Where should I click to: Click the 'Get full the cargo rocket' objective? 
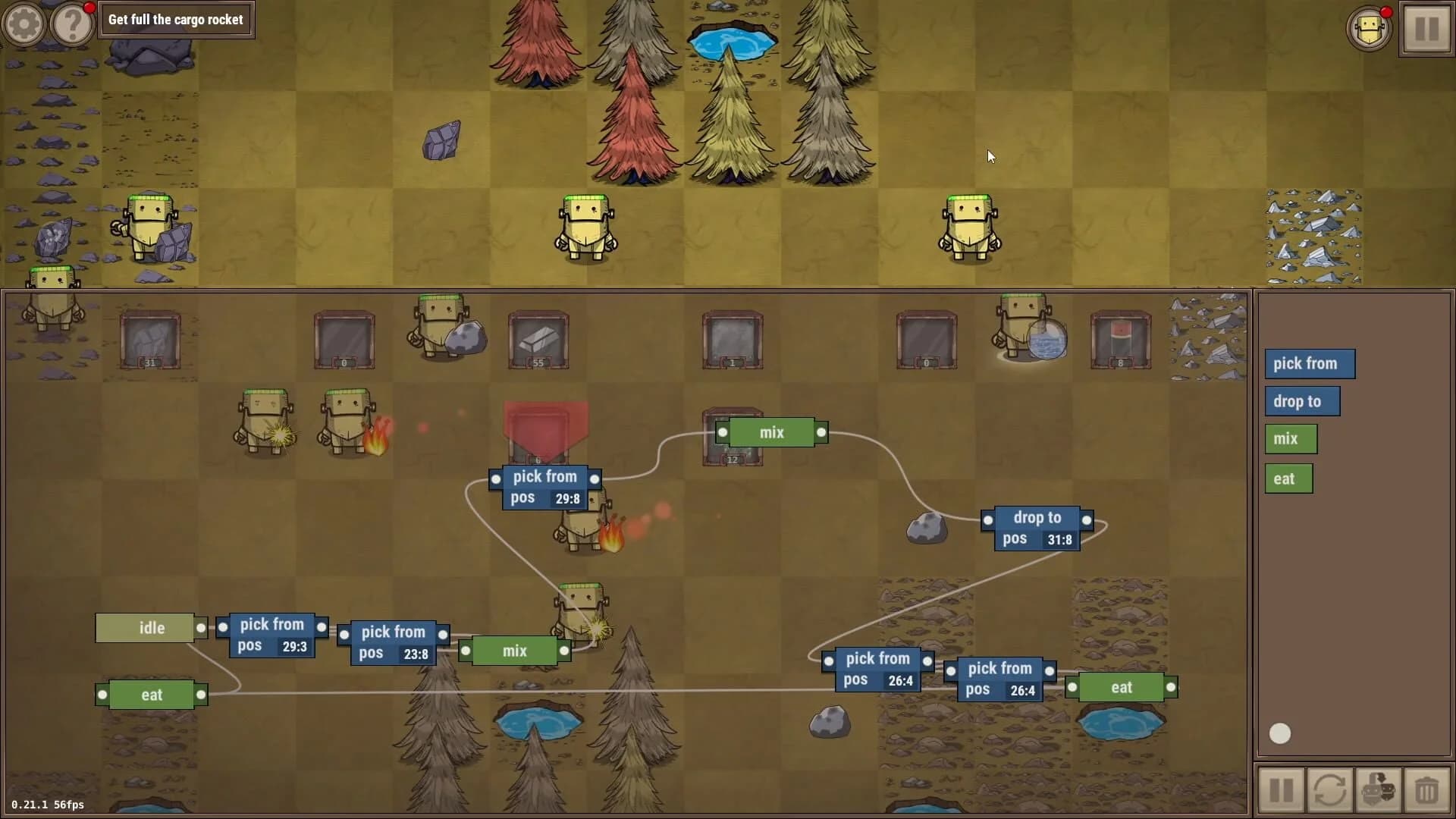176,20
